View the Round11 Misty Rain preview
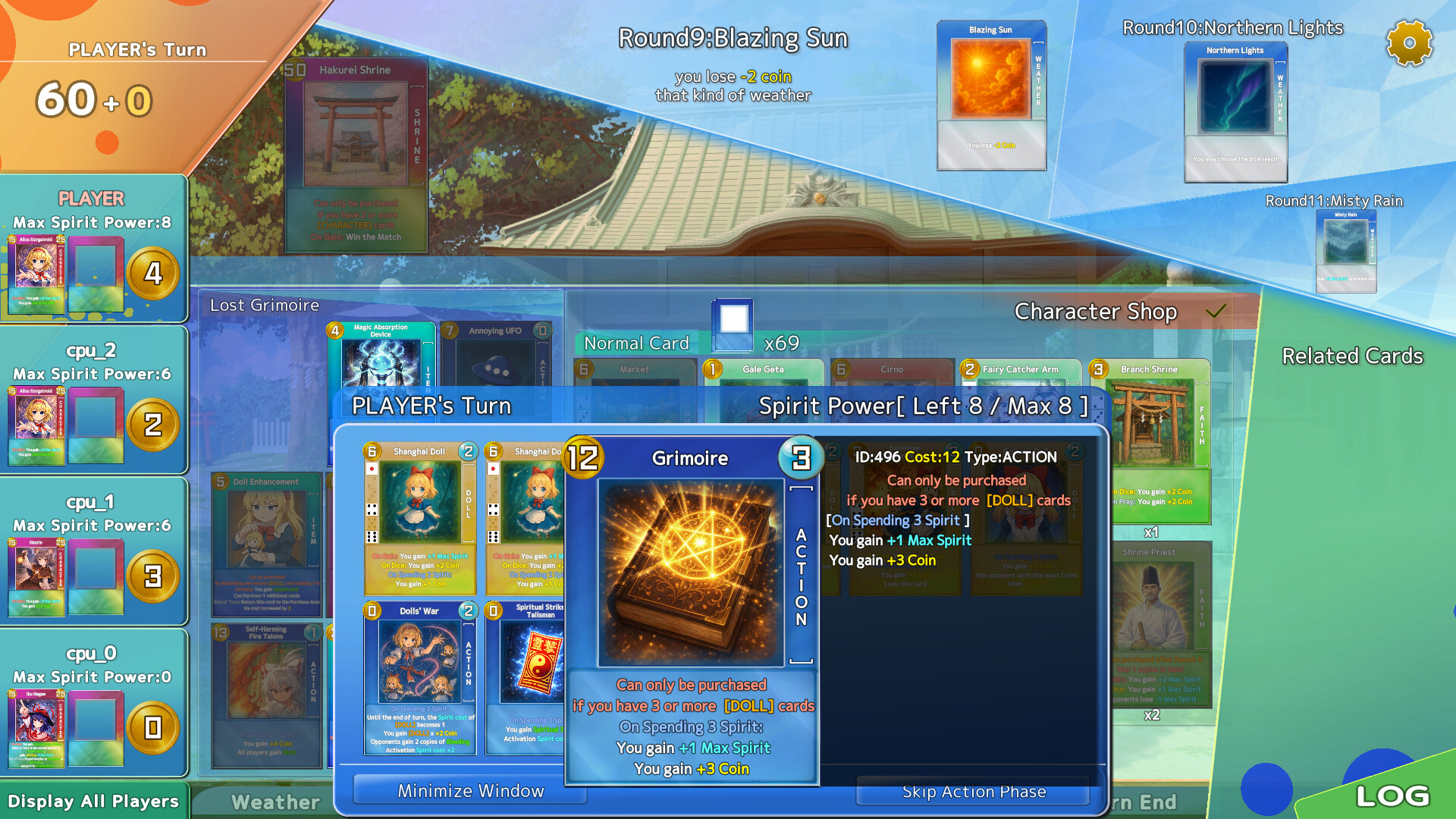The height and width of the screenshot is (819, 1456). point(1347,250)
